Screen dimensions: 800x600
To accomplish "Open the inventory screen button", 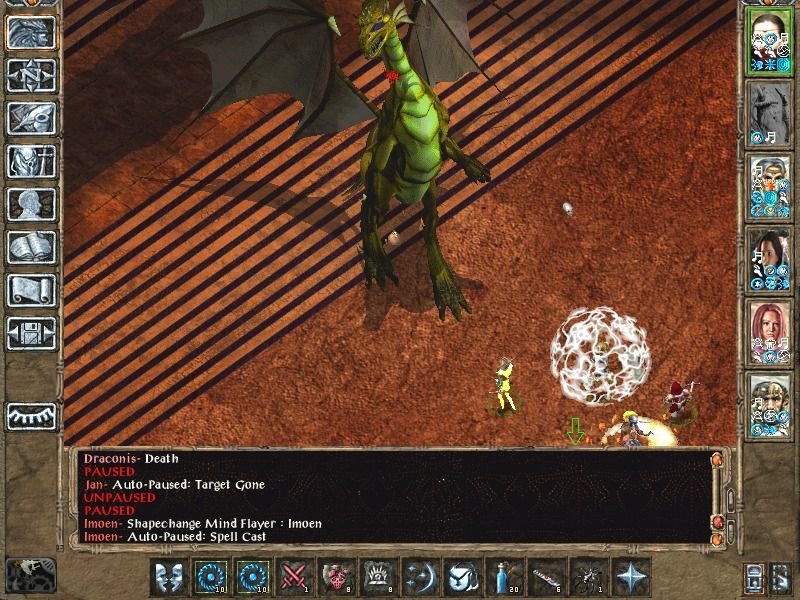I will tap(31, 161).
